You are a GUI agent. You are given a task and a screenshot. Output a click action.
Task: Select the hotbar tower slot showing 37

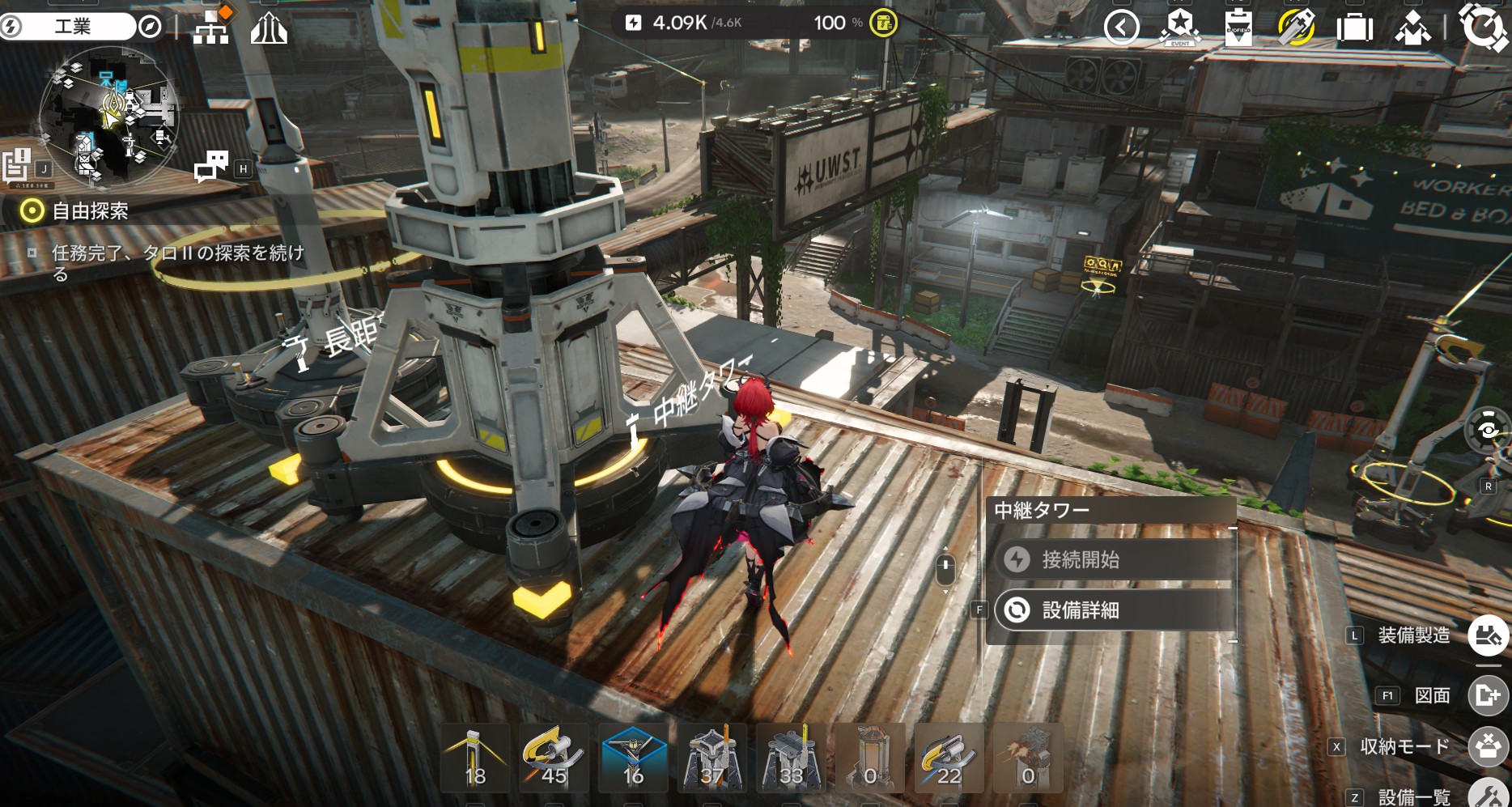click(x=711, y=758)
